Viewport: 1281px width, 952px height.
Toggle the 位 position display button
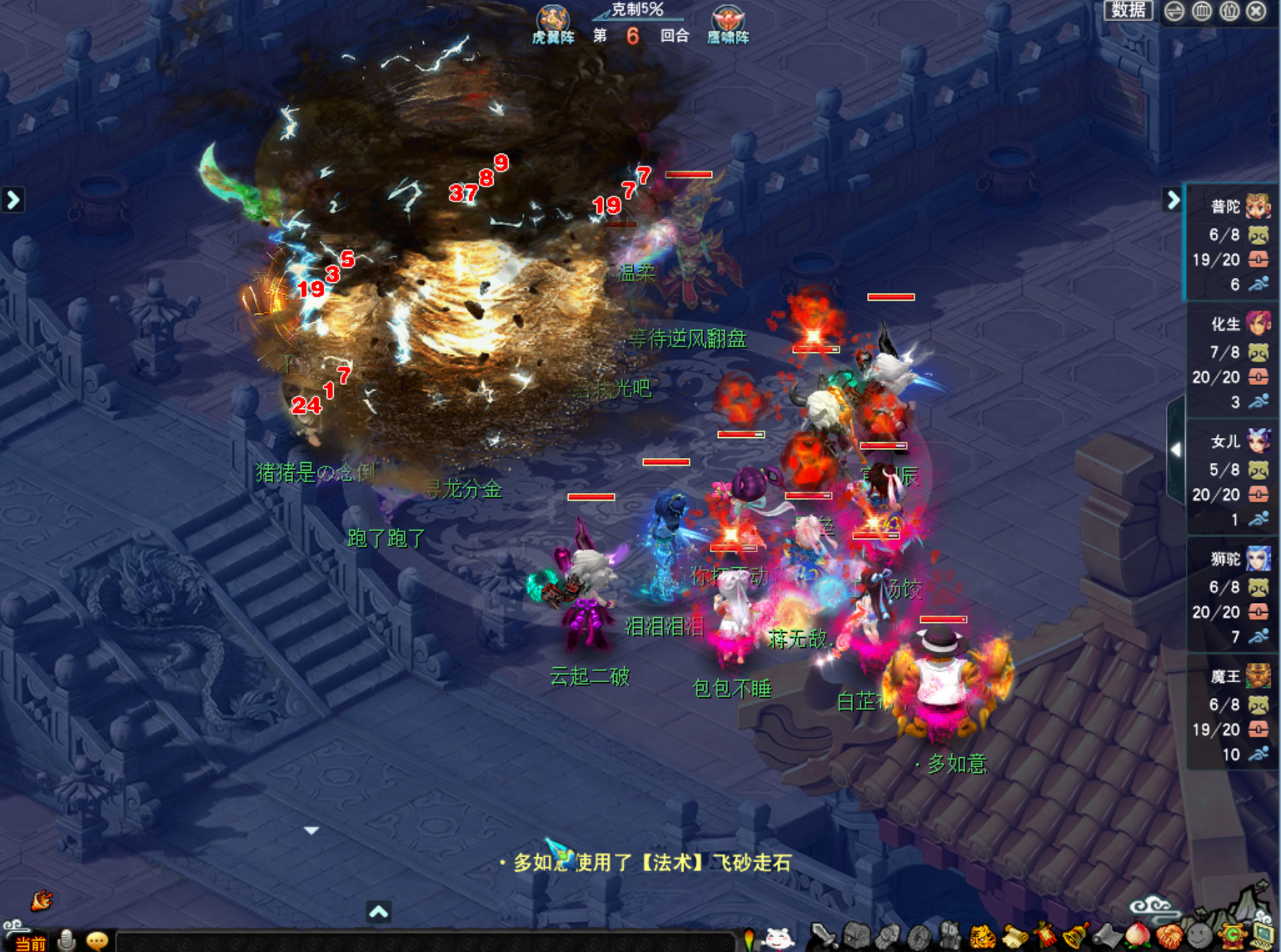[x=1229, y=12]
